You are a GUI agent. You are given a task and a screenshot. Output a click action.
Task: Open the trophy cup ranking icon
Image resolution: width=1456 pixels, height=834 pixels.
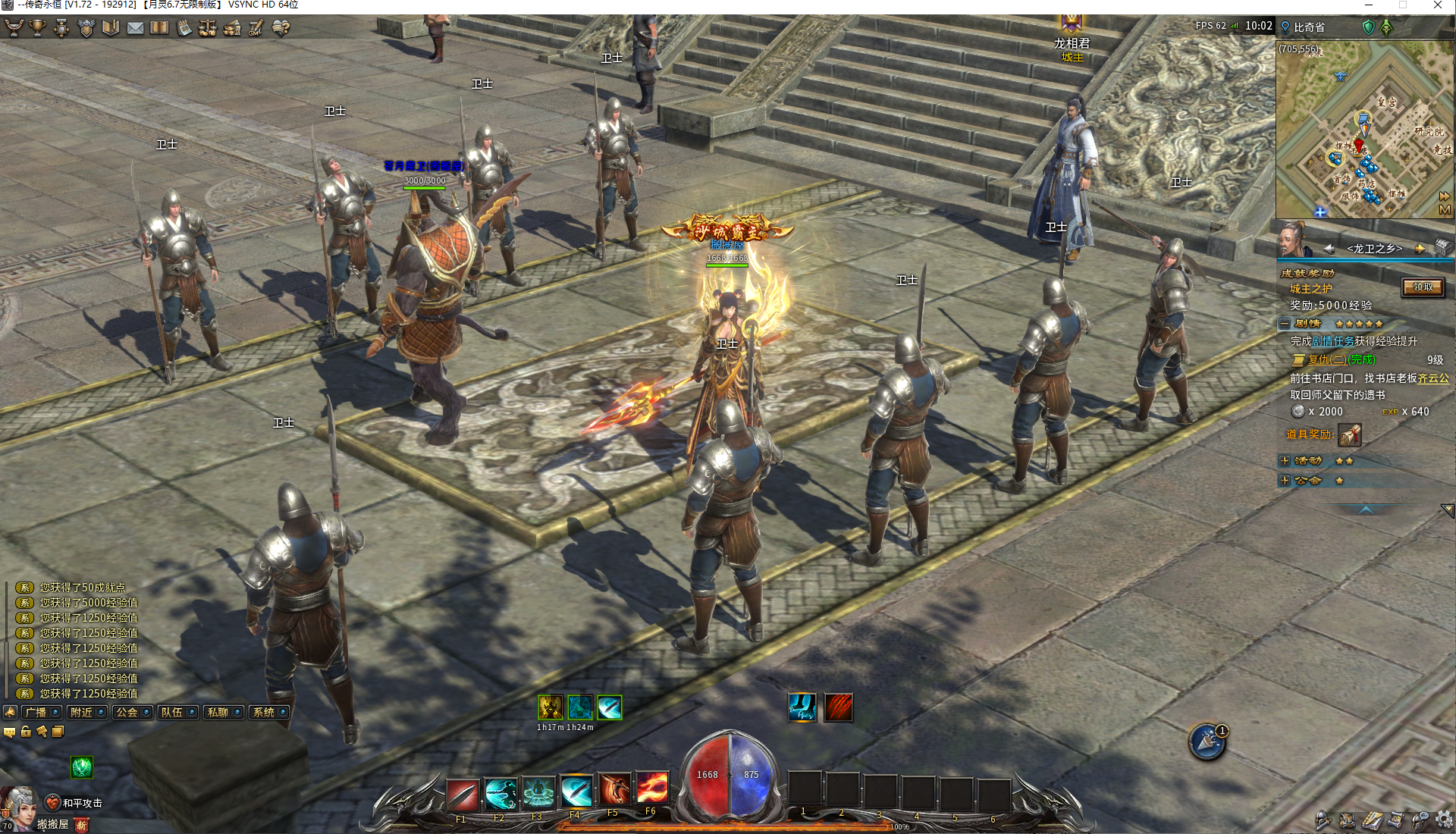pyautogui.click(x=37, y=28)
